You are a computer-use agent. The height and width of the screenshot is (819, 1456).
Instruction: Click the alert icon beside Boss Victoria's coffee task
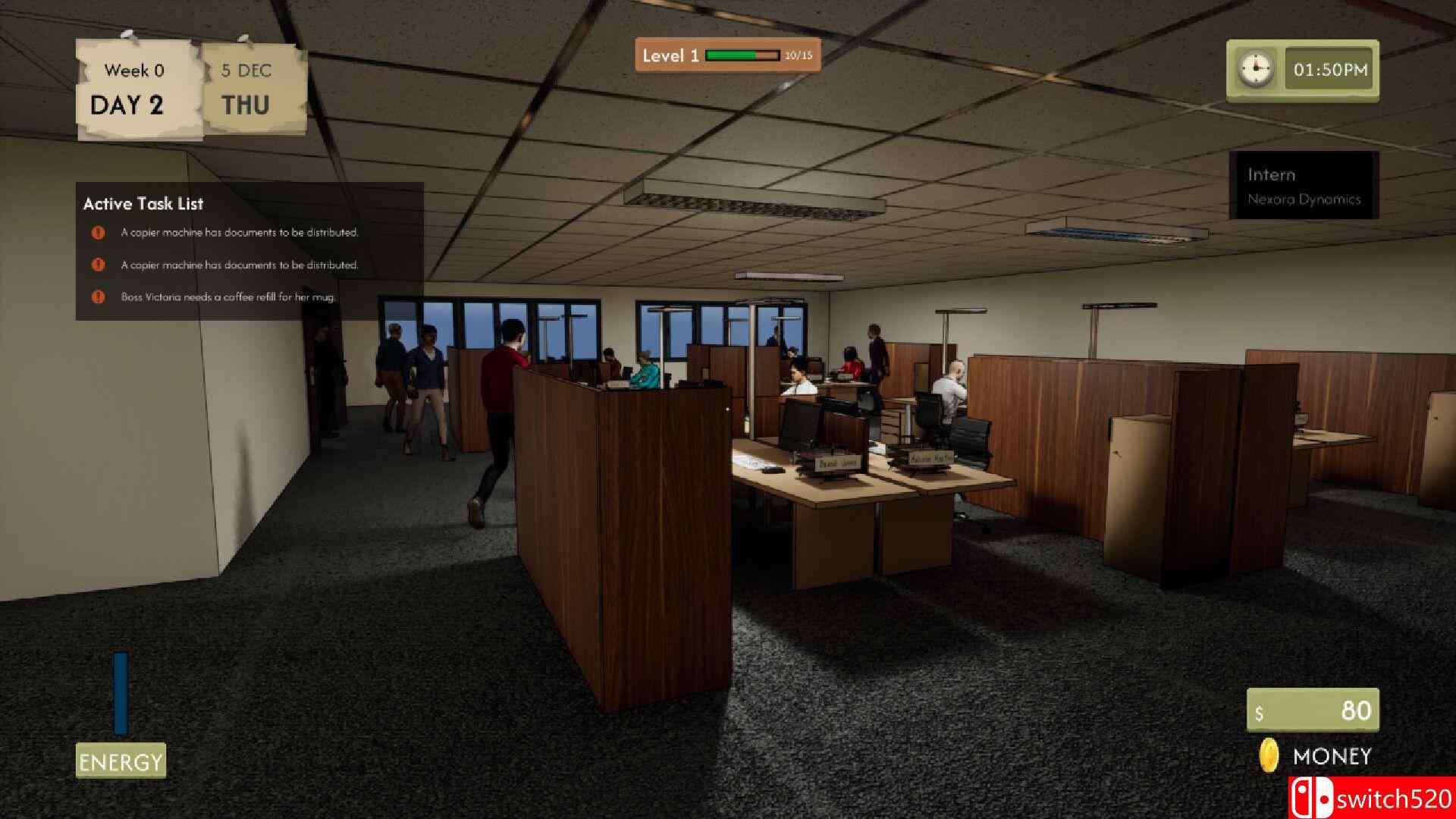pos(98,299)
